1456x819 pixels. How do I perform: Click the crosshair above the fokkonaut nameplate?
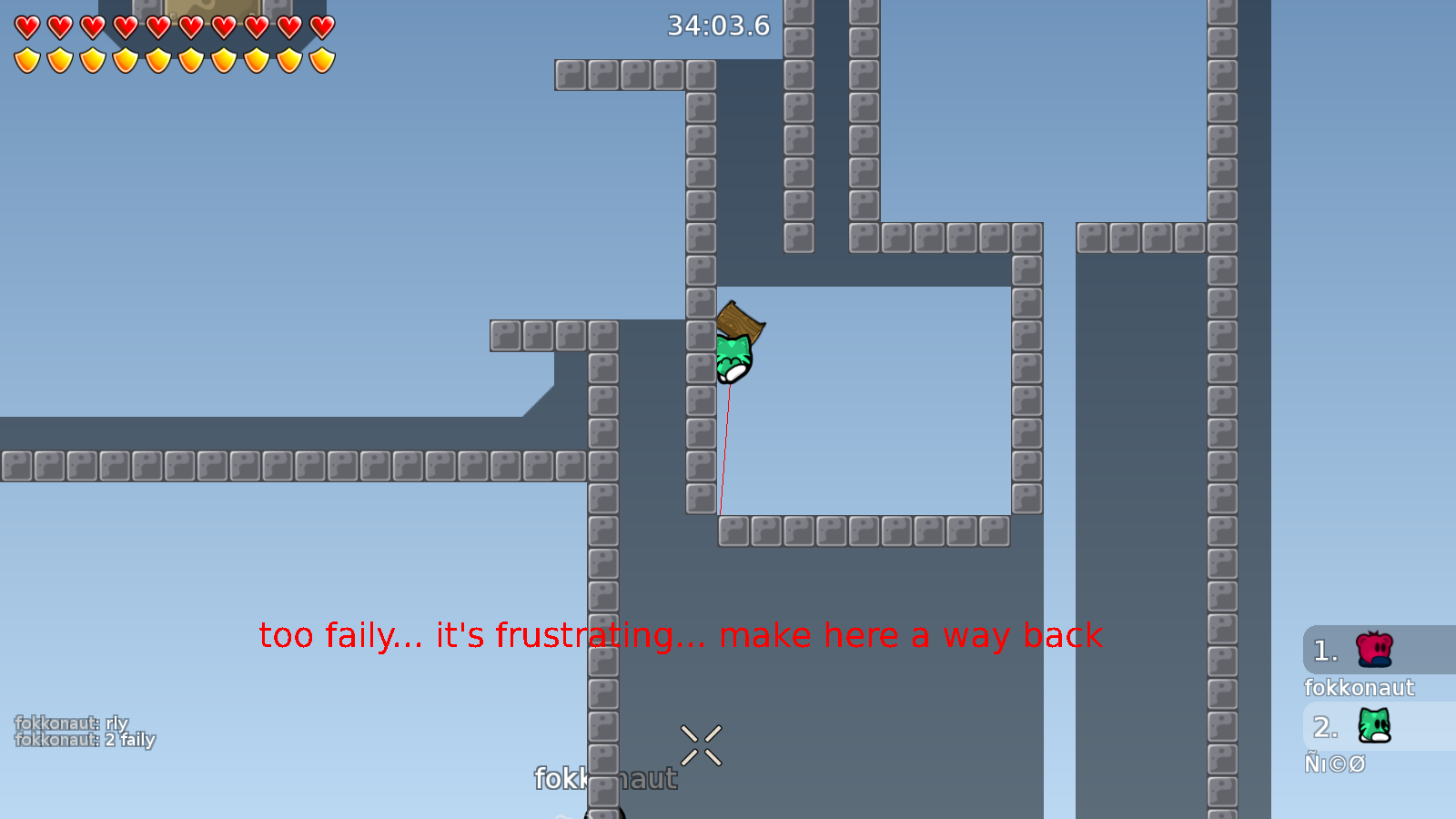click(x=701, y=744)
